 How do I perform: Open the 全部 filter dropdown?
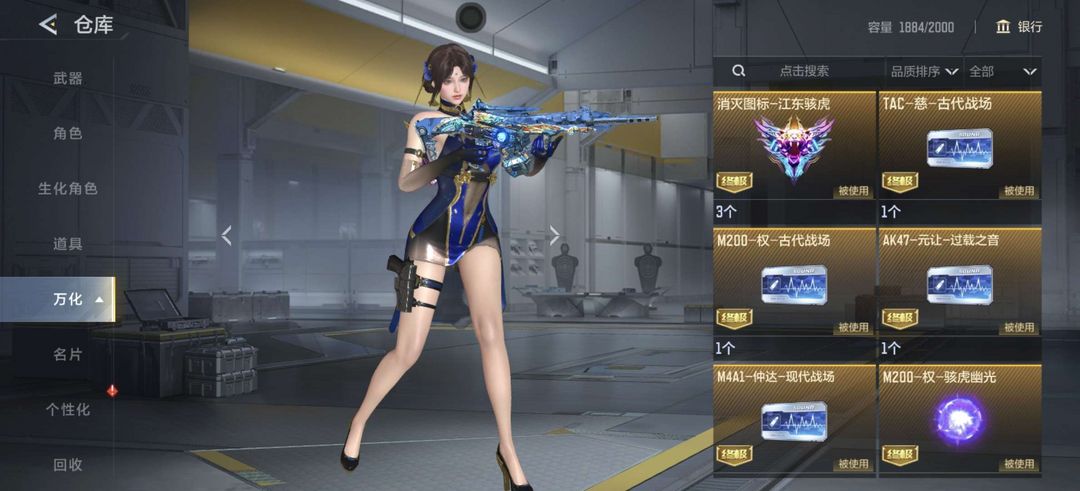coord(1002,71)
